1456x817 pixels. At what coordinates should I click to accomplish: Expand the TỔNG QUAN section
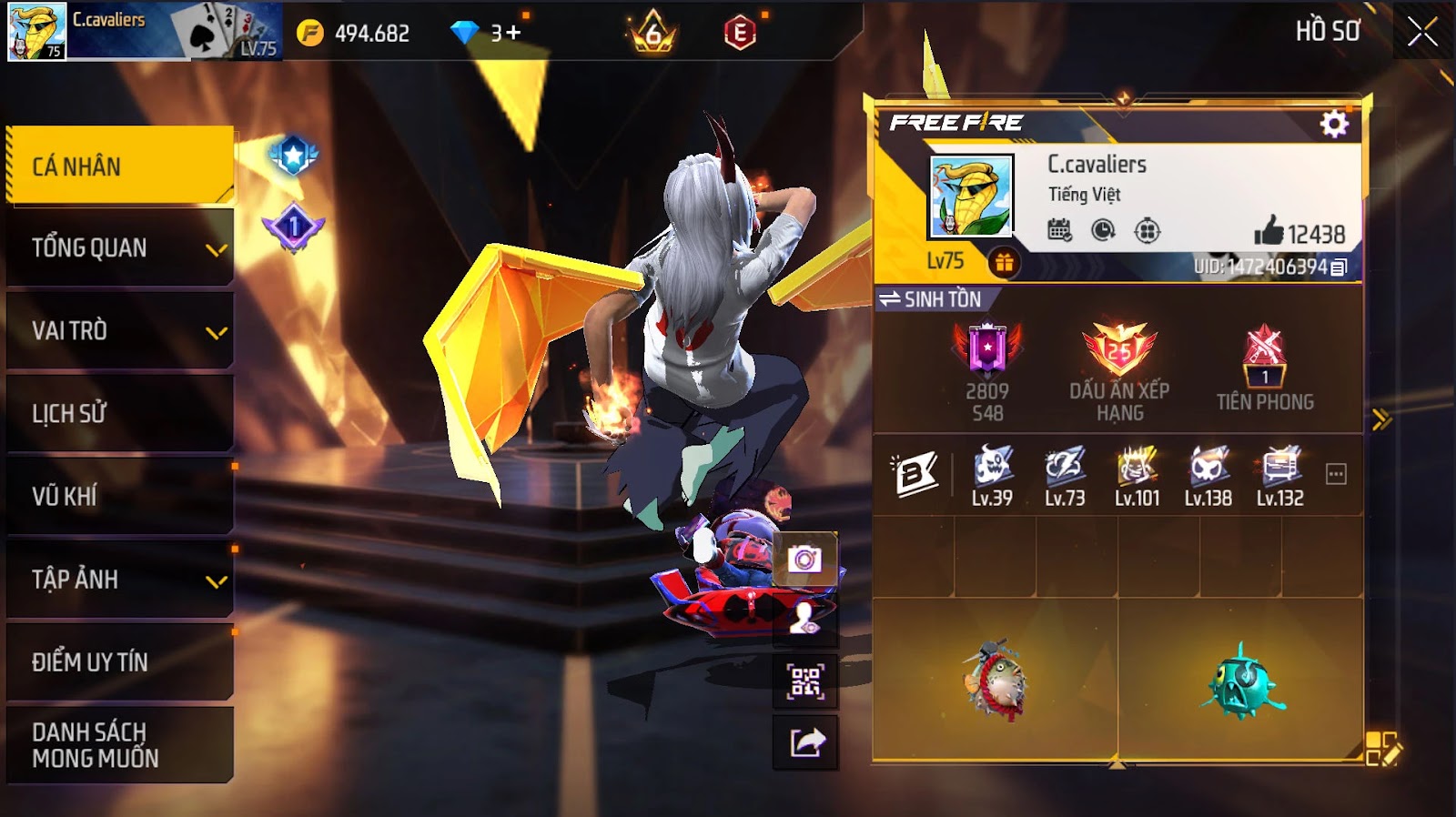[118, 248]
